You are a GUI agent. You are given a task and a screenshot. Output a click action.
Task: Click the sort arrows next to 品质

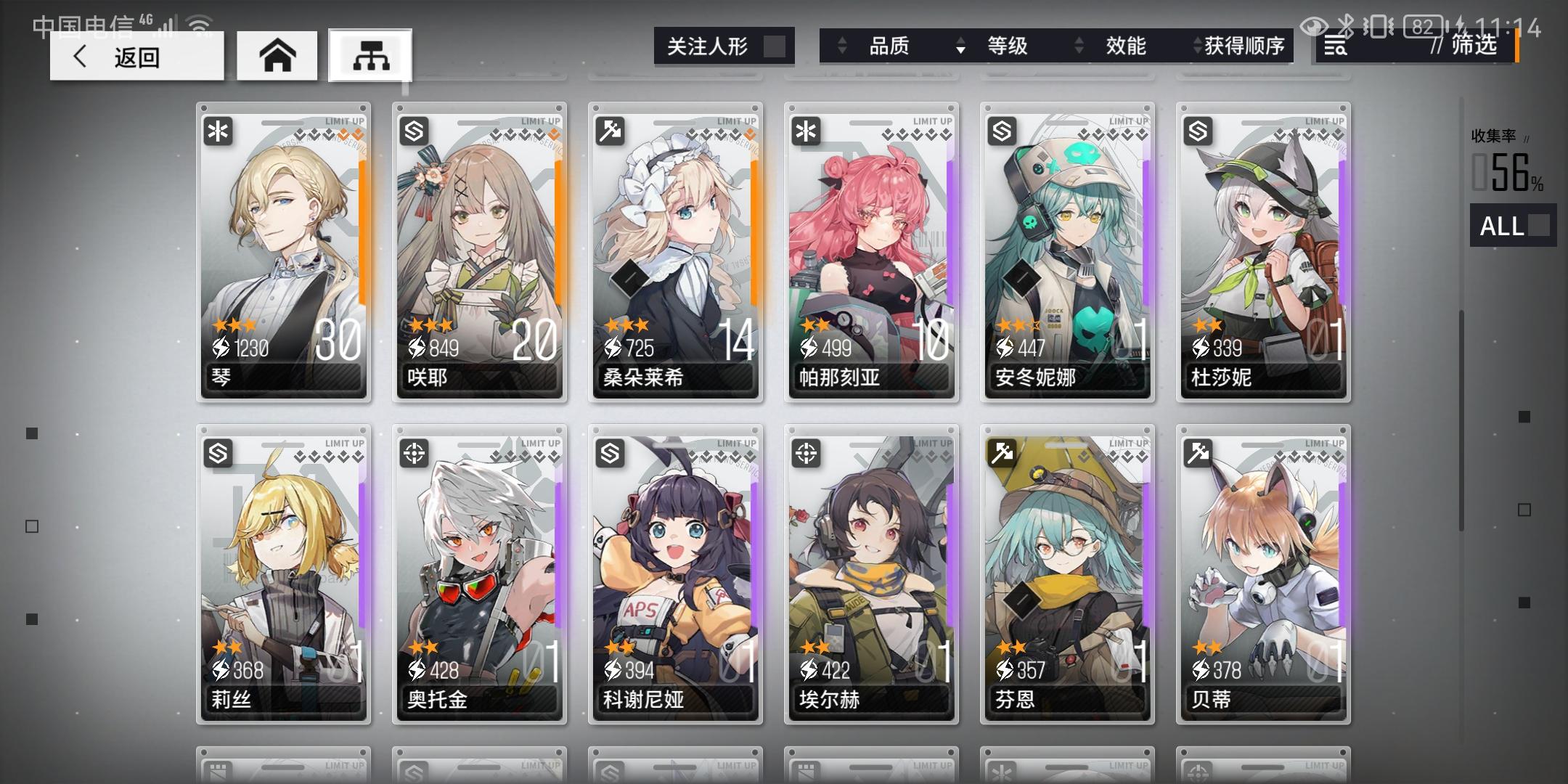pos(842,46)
